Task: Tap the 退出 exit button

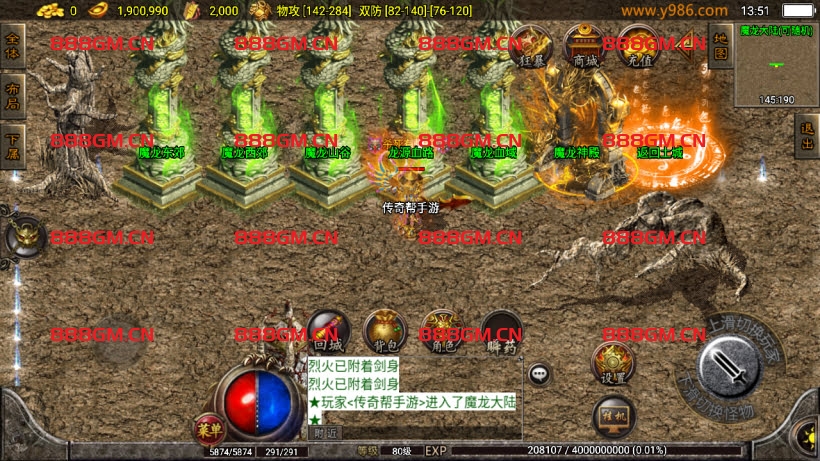Action: point(807,136)
